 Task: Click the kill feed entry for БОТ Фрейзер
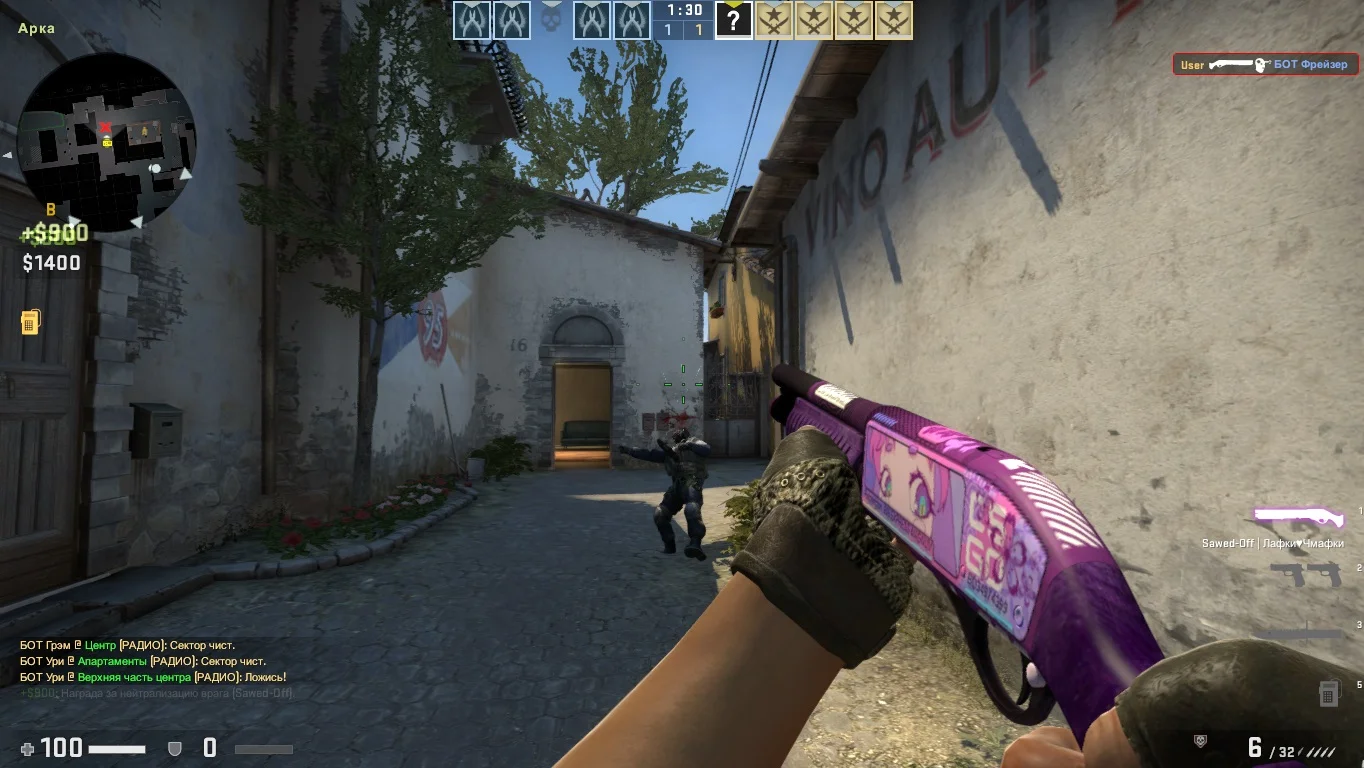[x=1252, y=65]
